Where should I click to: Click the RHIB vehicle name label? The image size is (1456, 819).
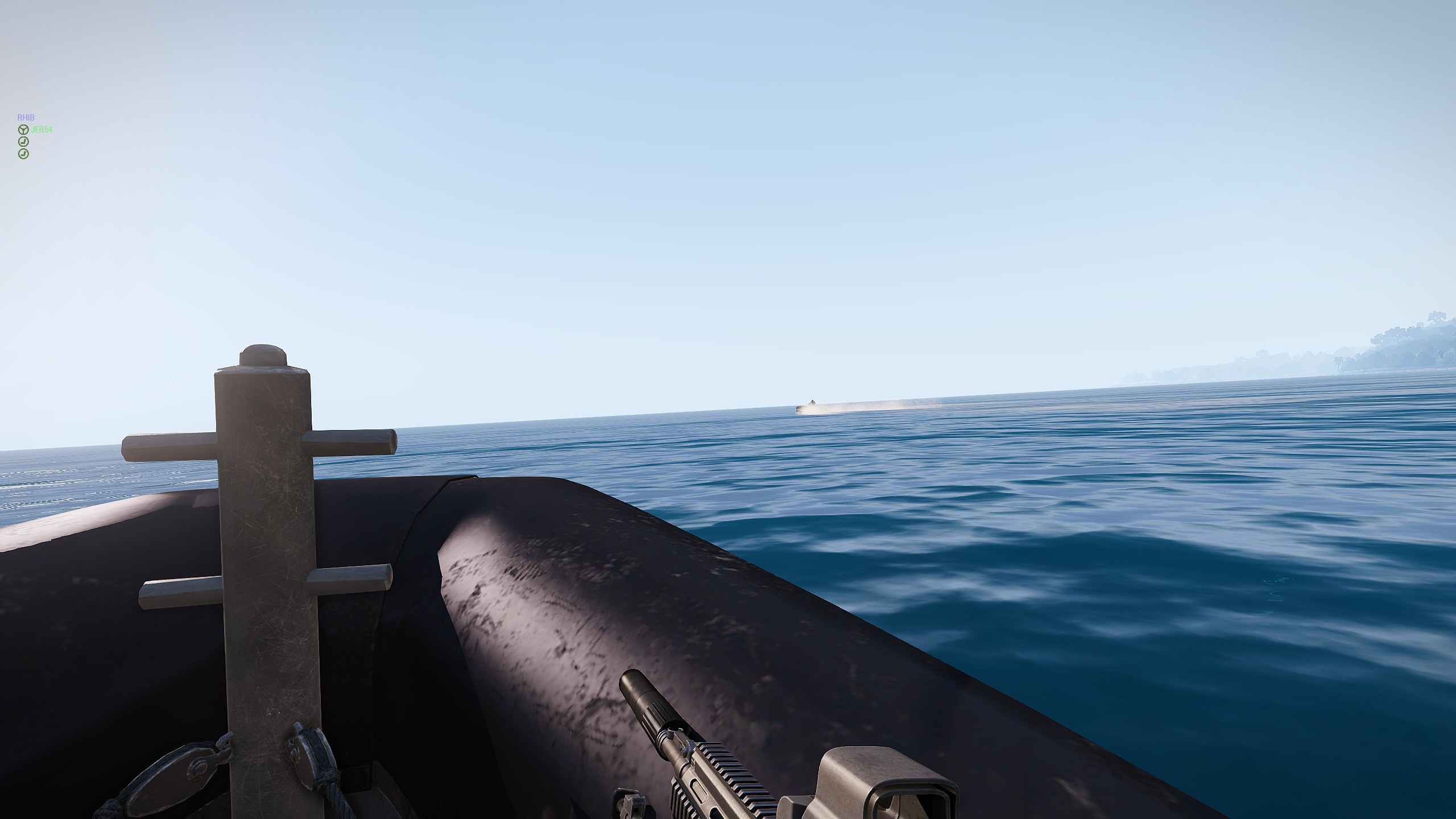26,118
